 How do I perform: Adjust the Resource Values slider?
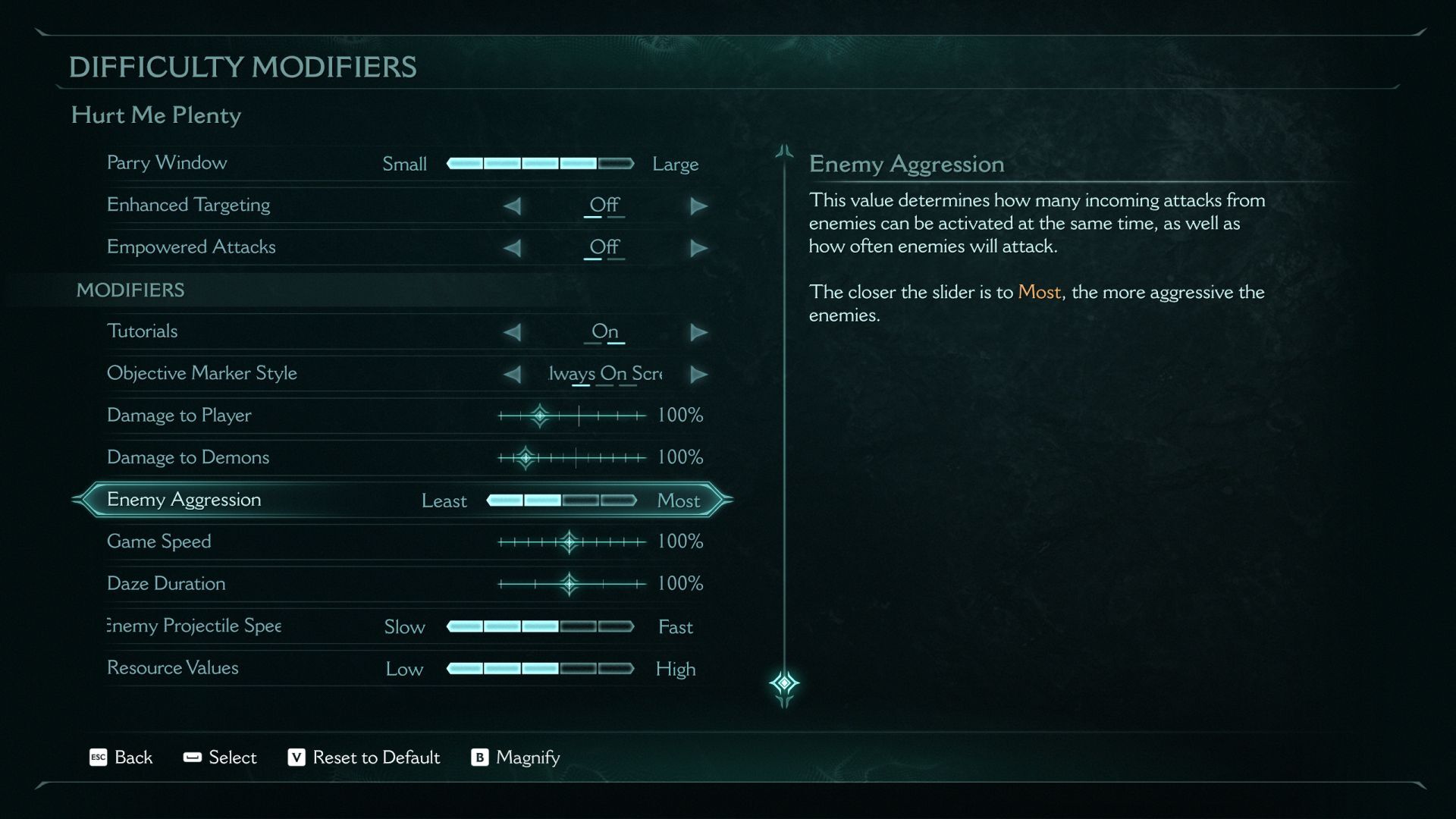click(x=540, y=669)
